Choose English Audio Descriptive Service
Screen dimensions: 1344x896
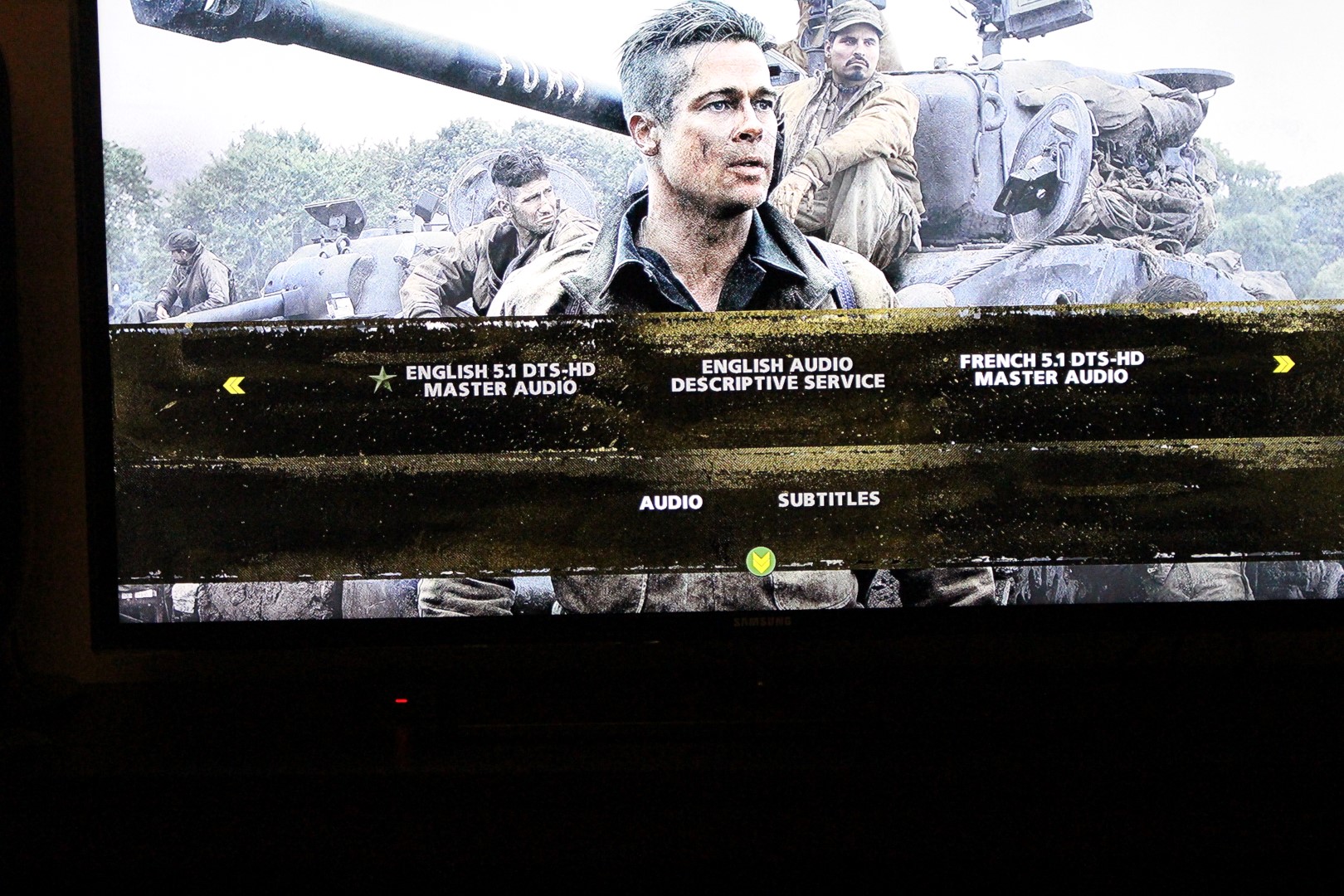coord(777,374)
